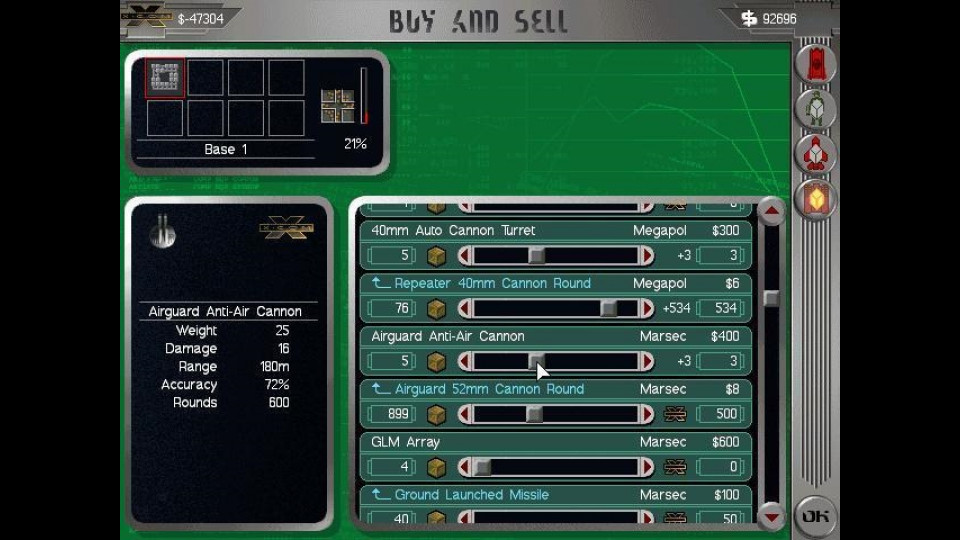
Task: Lower Airguard 52mm Cannon Round with left arrow
Action: pos(464,414)
